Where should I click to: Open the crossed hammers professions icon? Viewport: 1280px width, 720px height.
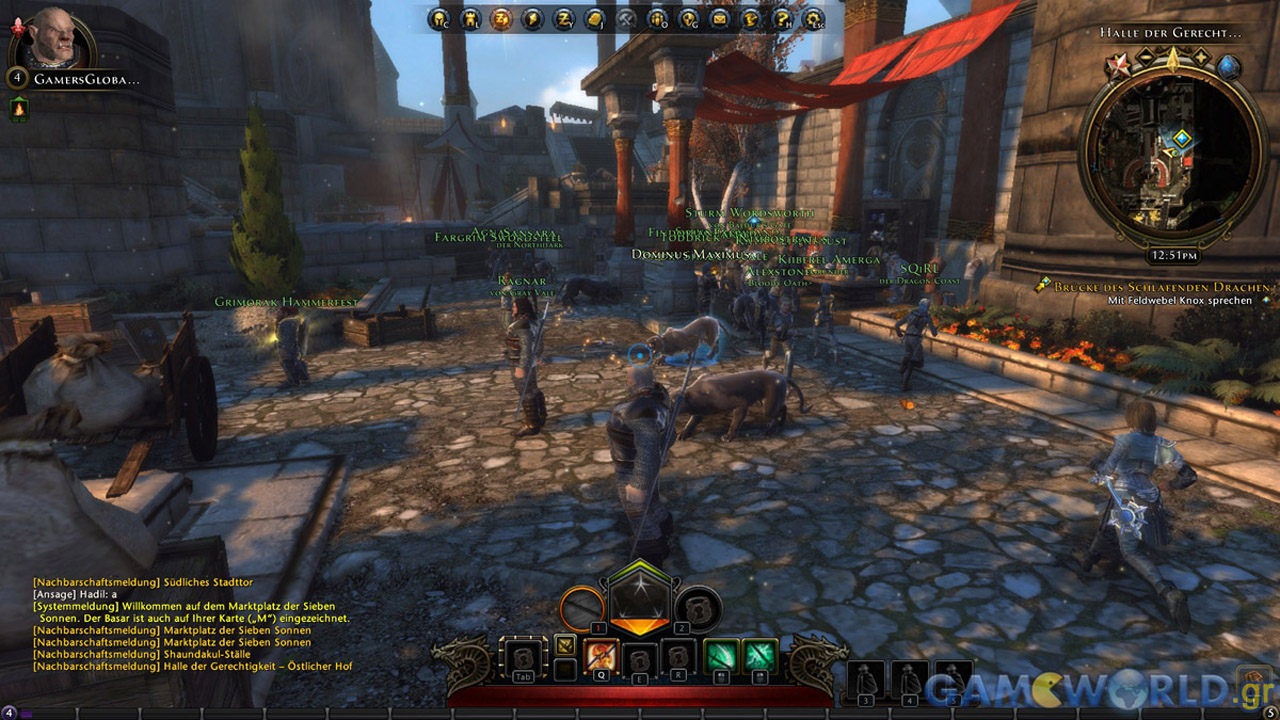pyautogui.click(x=627, y=18)
